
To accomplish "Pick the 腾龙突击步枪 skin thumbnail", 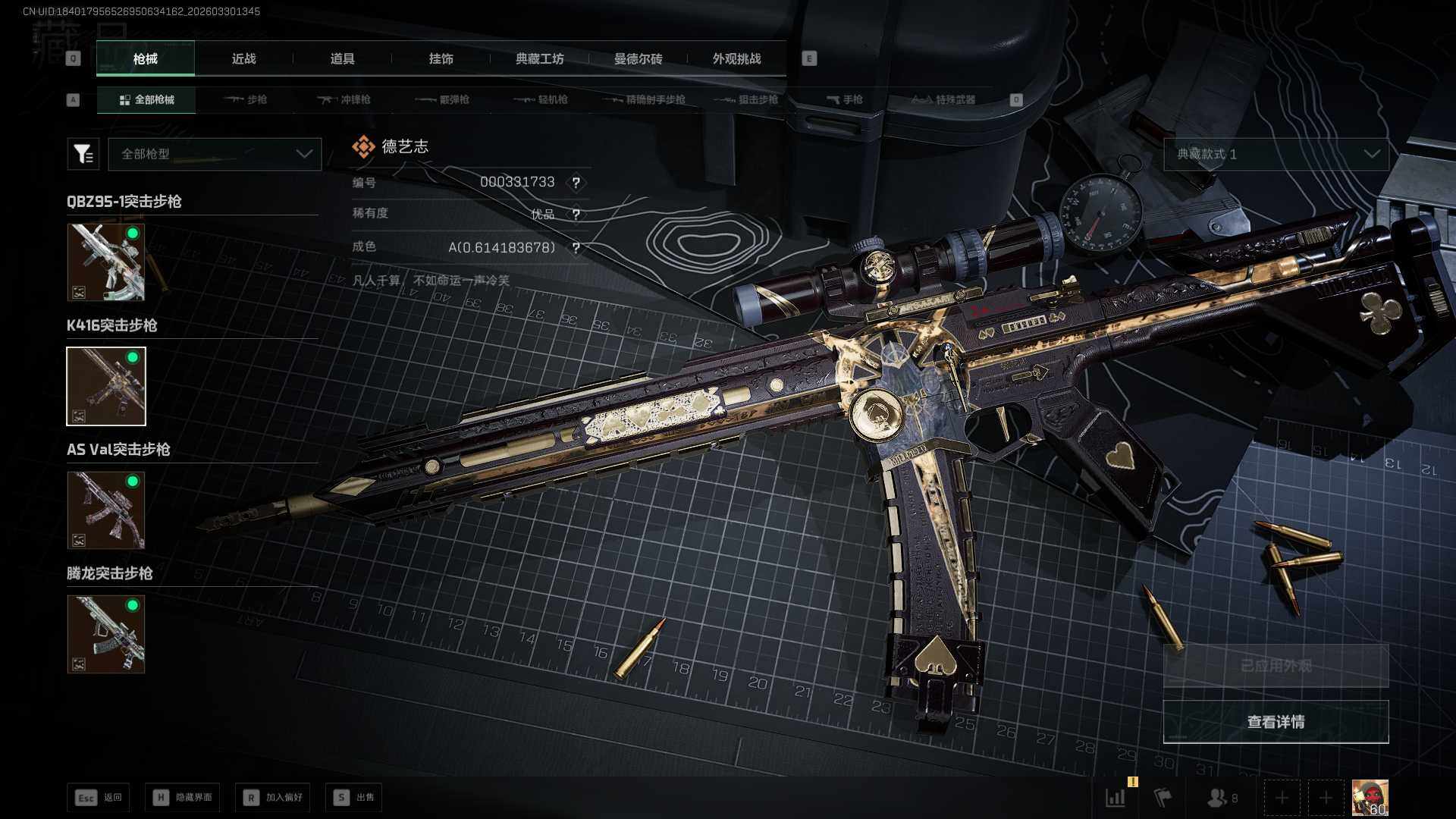I will pyautogui.click(x=106, y=634).
